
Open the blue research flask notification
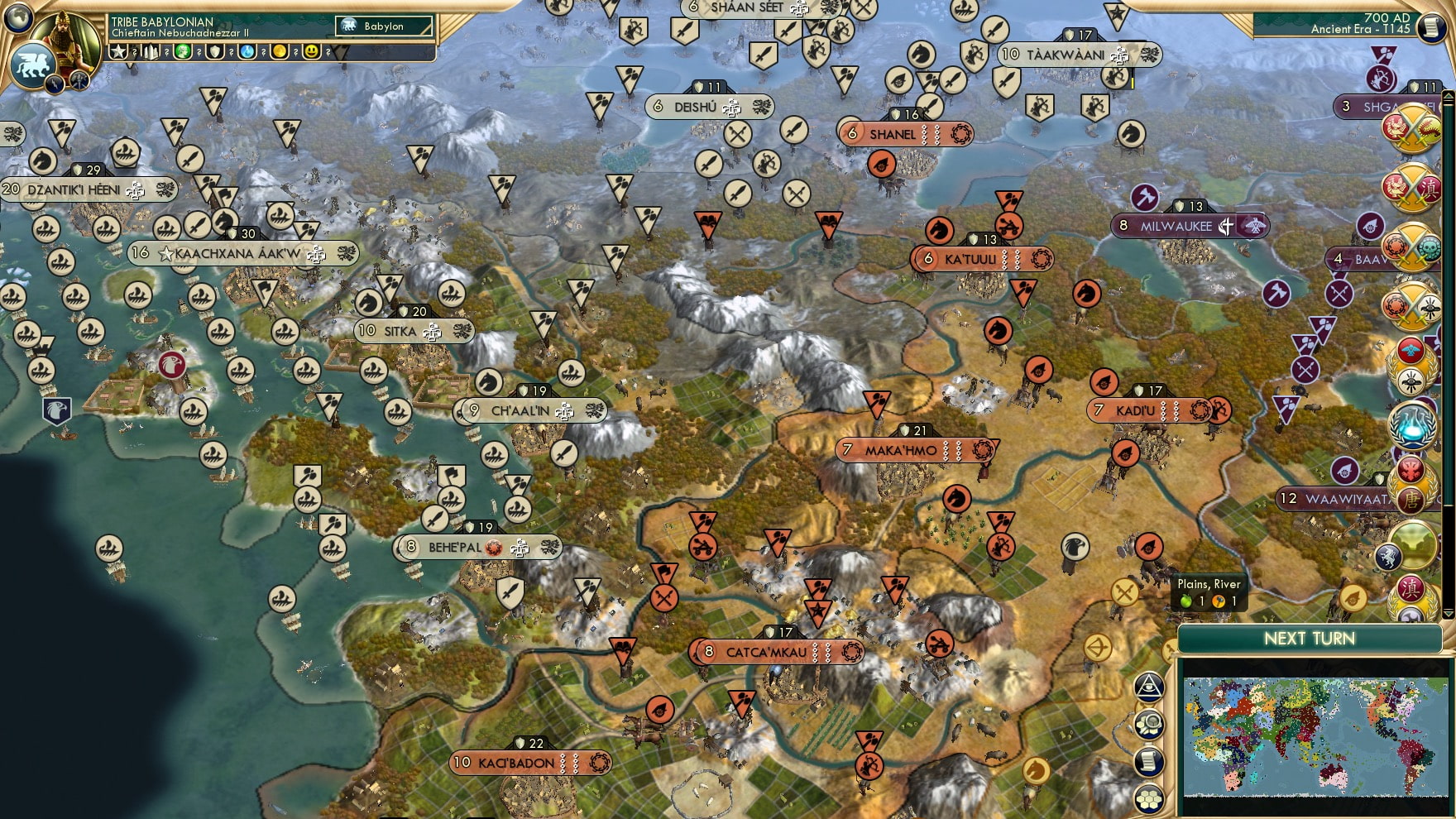click(1413, 426)
